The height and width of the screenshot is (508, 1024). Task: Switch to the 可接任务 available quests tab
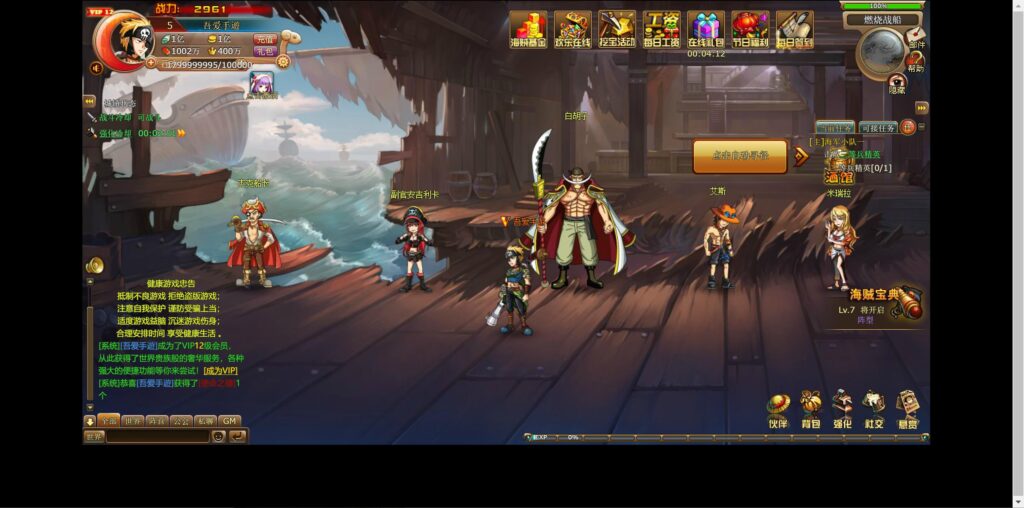click(877, 128)
